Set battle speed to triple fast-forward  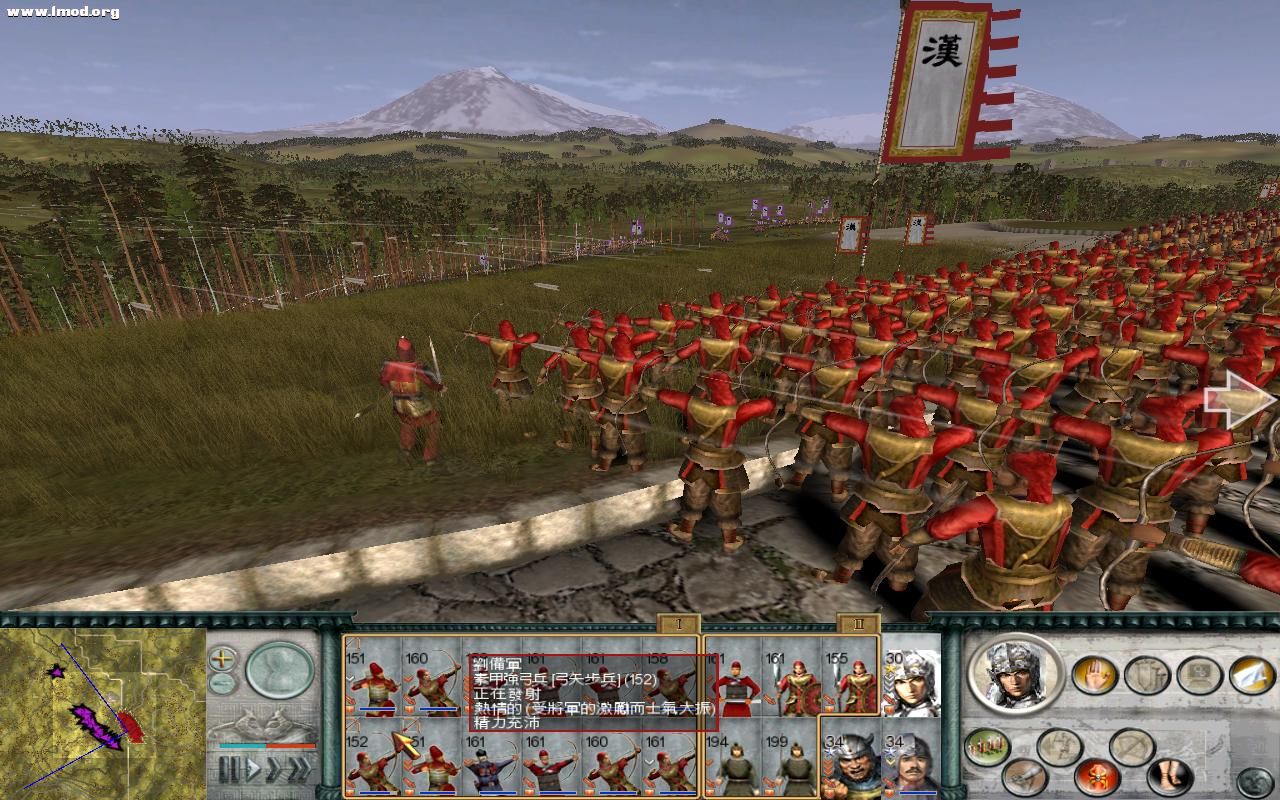coord(299,769)
